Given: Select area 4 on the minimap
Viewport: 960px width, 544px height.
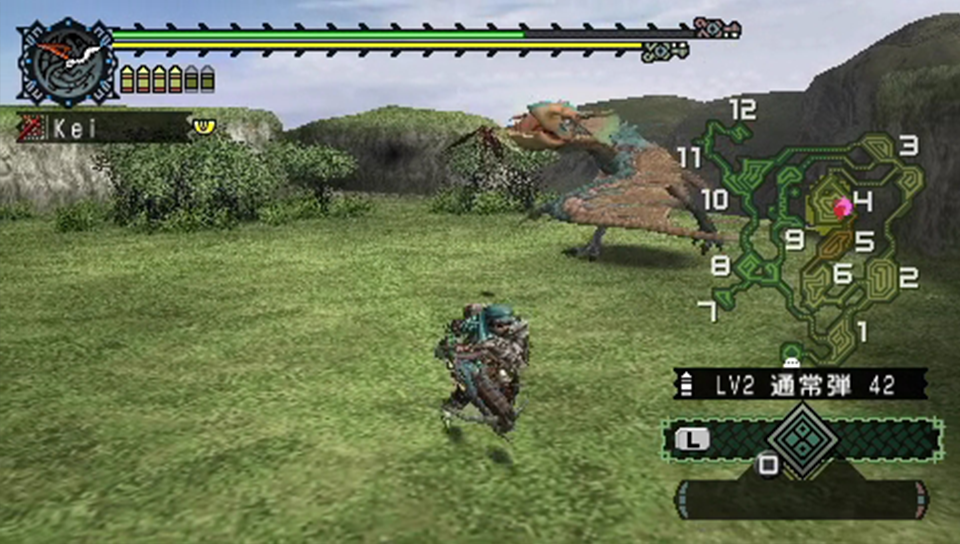Looking at the screenshot, I should pyautogui.click(x=864, y=202).
